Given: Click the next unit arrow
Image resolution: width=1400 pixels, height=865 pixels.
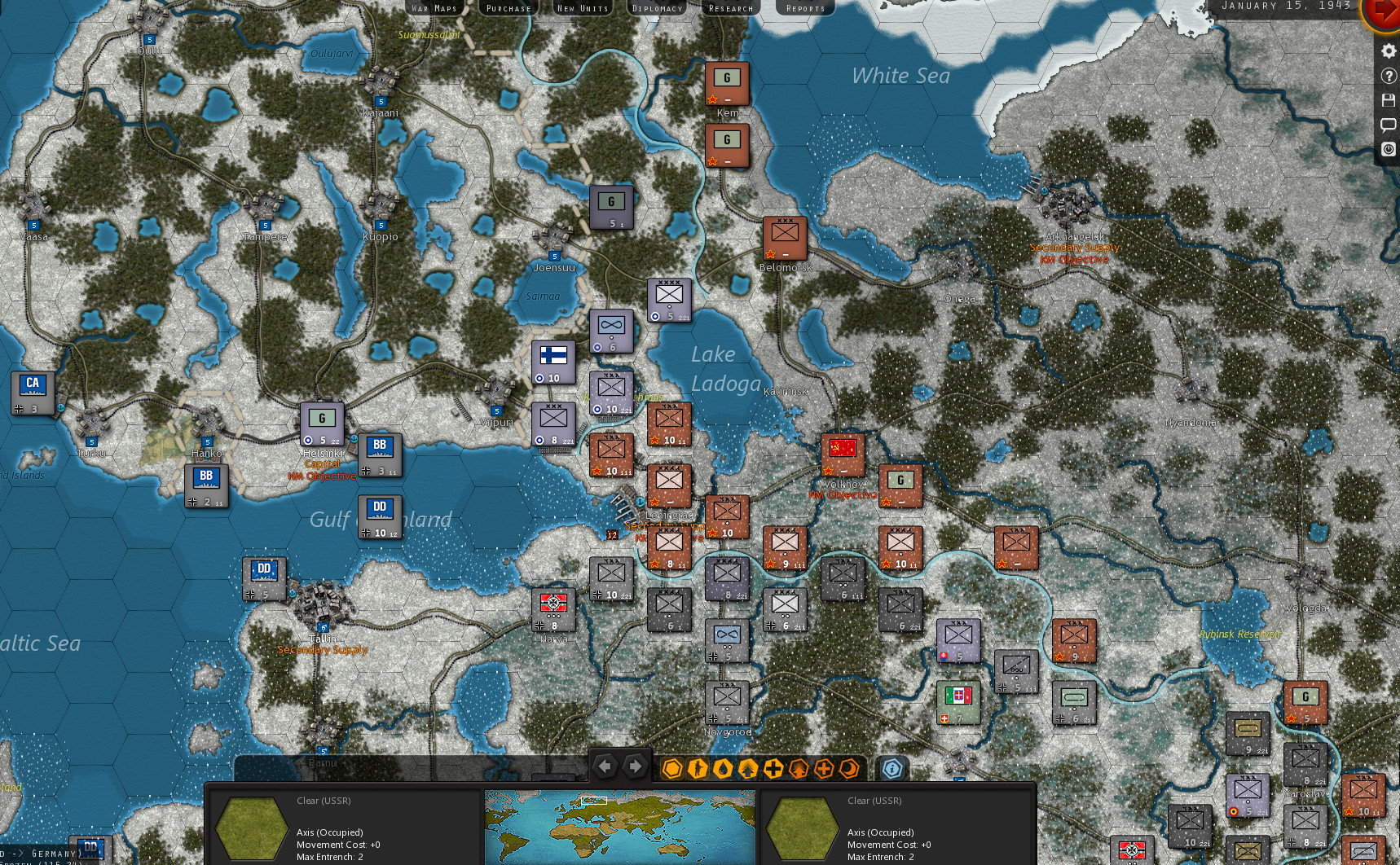Looking at the screenshot, I should [636, 766].
